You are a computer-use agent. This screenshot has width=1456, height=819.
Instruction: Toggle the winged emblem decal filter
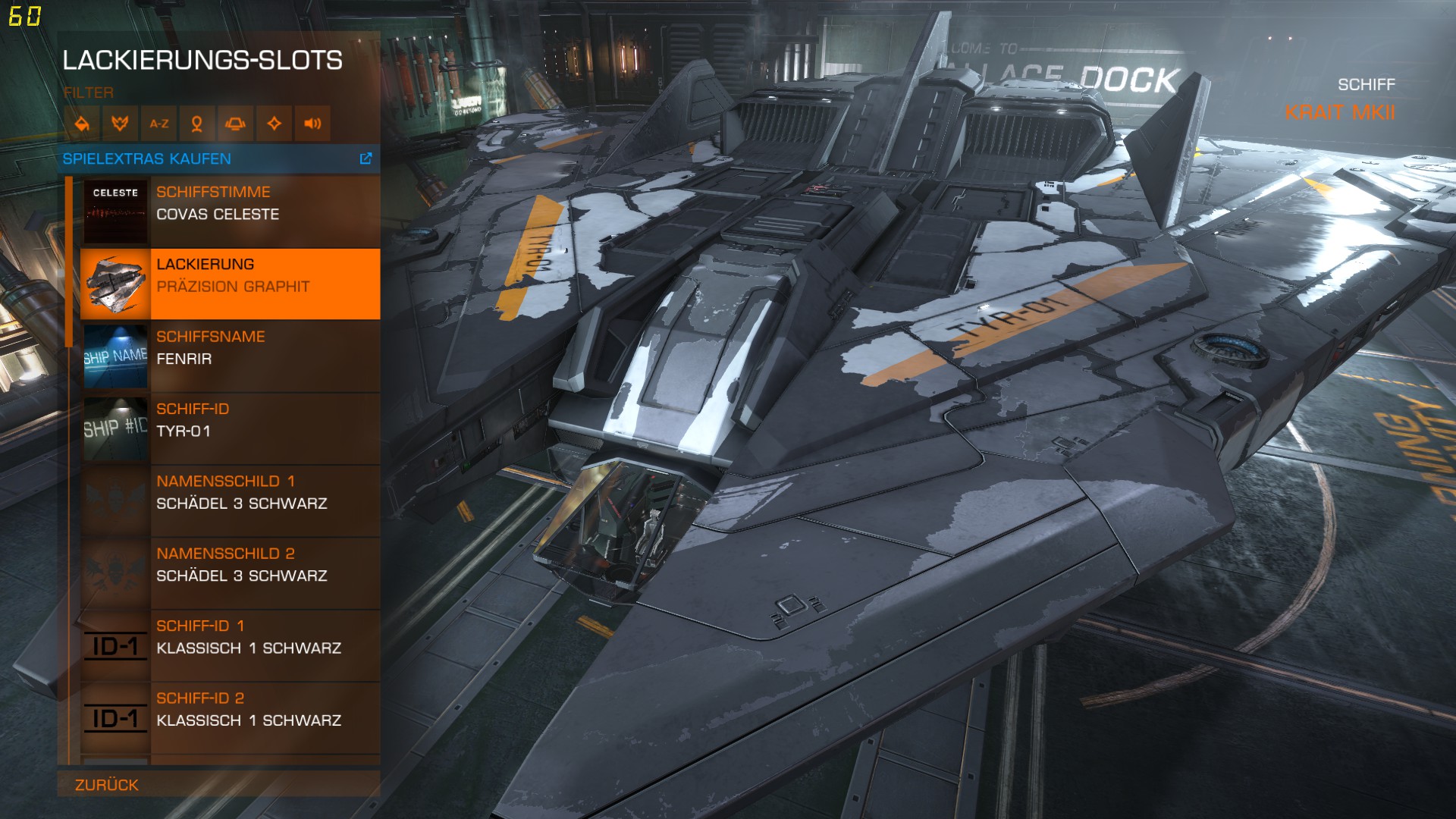[120, 124]
